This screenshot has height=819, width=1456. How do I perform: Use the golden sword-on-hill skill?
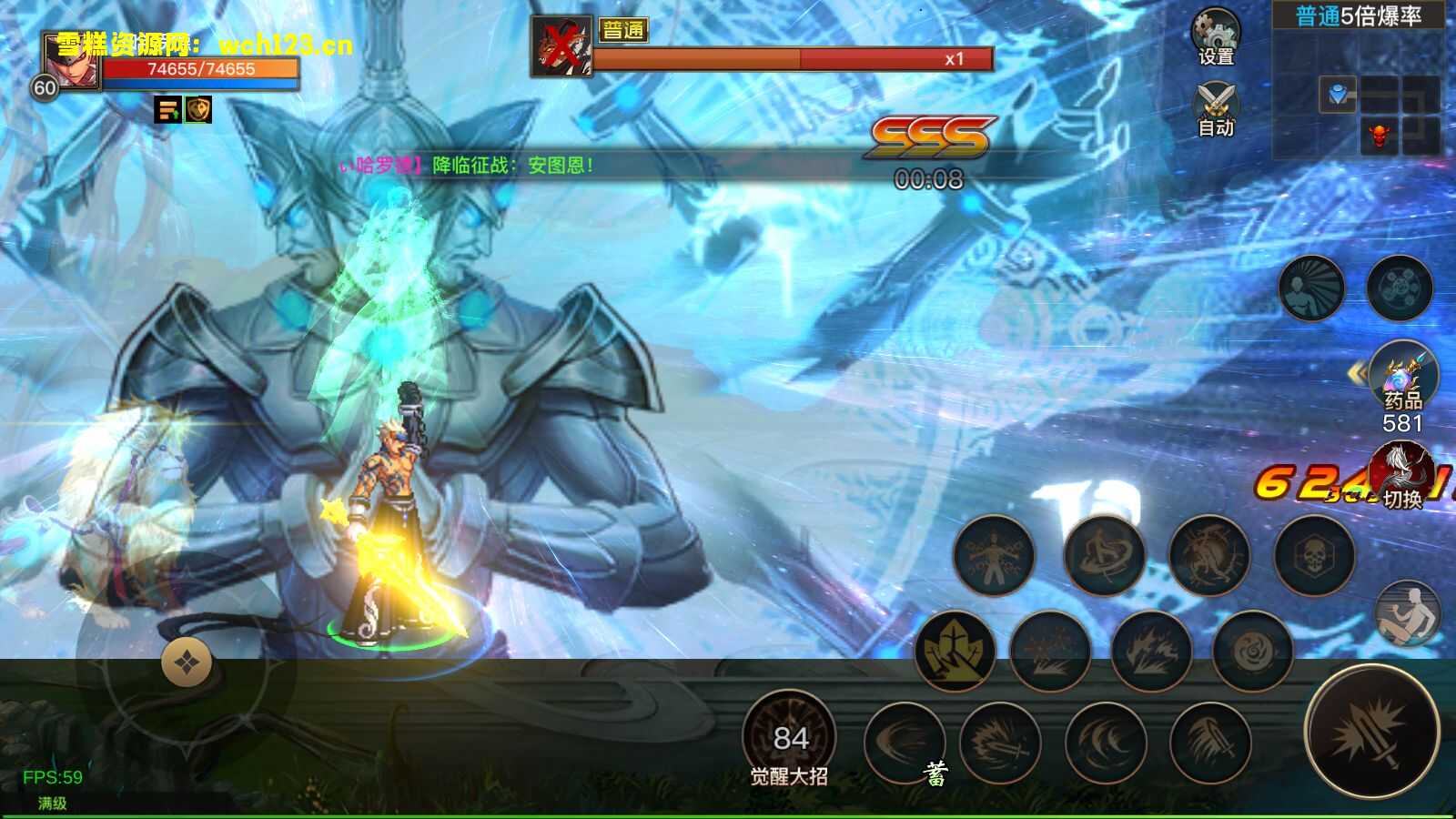[955, 650]
